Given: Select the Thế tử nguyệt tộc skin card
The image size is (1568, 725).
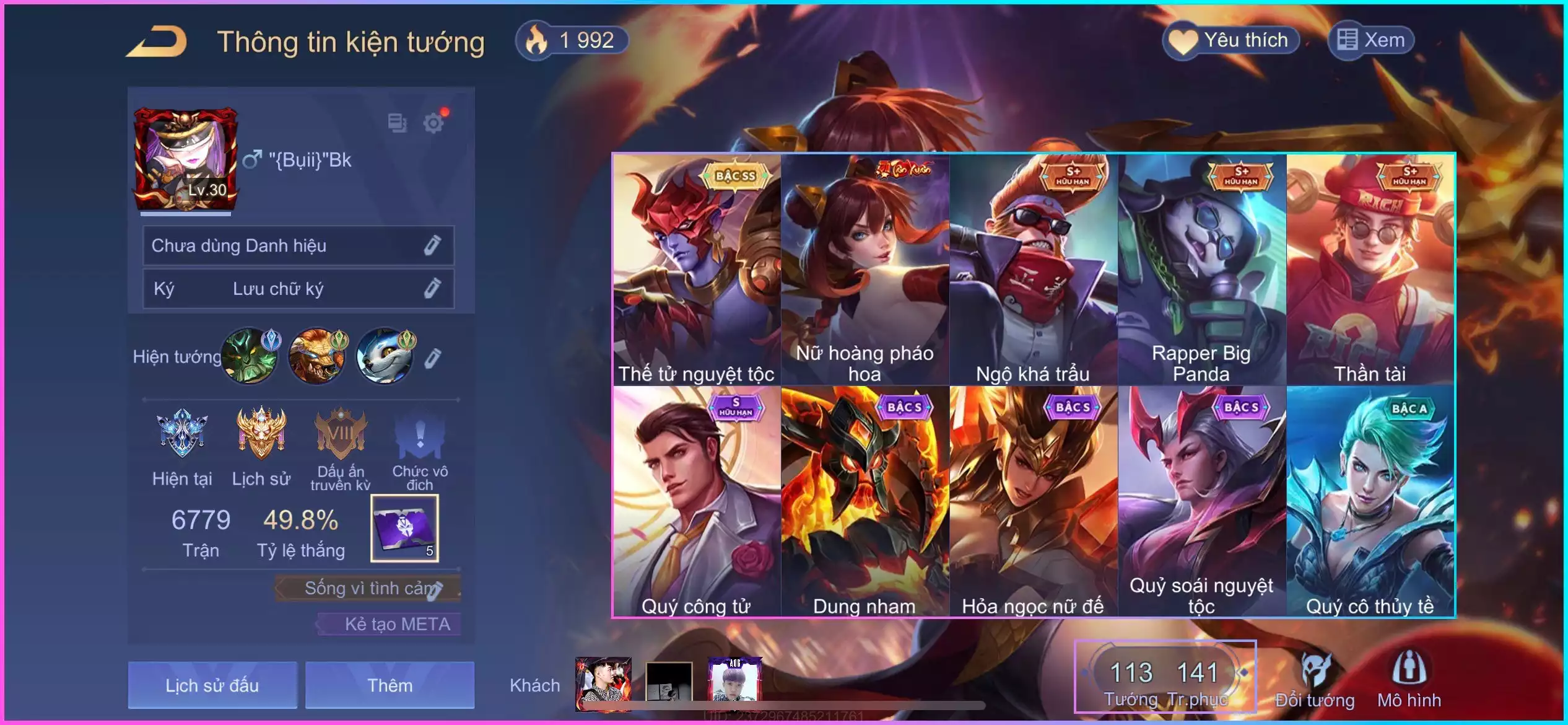Looking at the screenshot, I should (x=697, y=270).
